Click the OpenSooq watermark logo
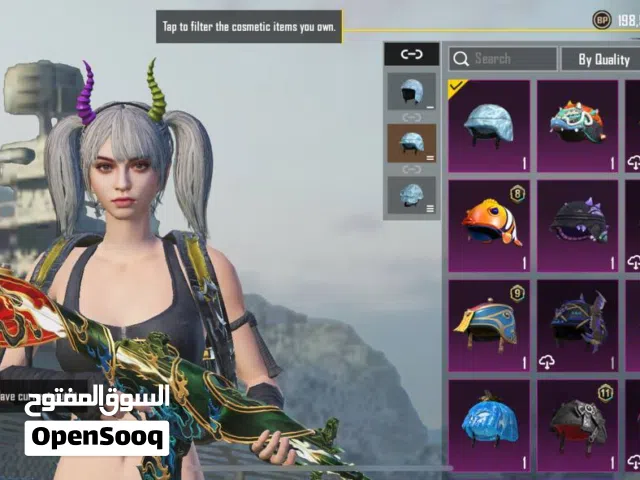This screenshot has width=640, height=480. tap(97, 438)
